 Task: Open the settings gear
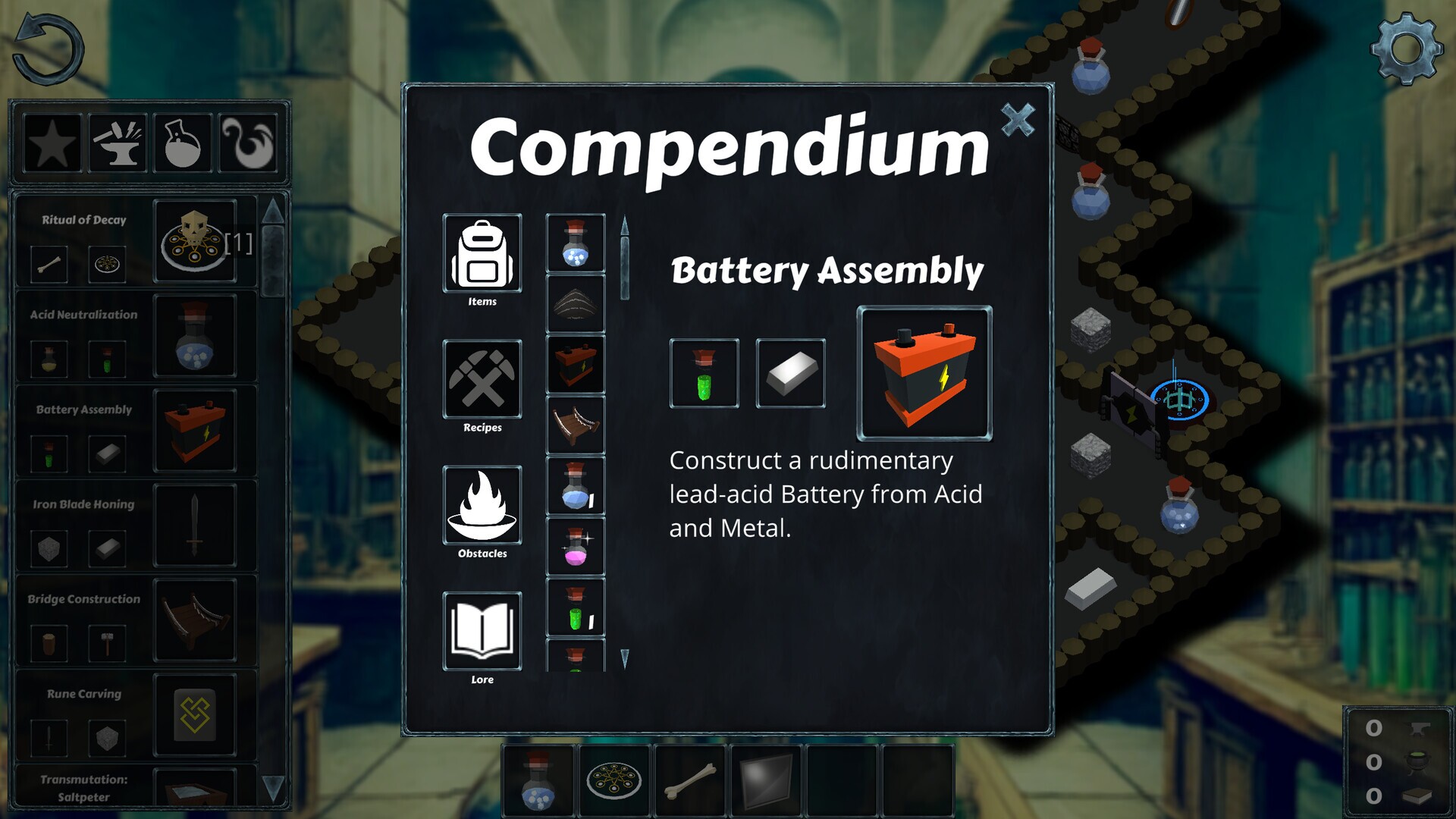(1407, 49)
